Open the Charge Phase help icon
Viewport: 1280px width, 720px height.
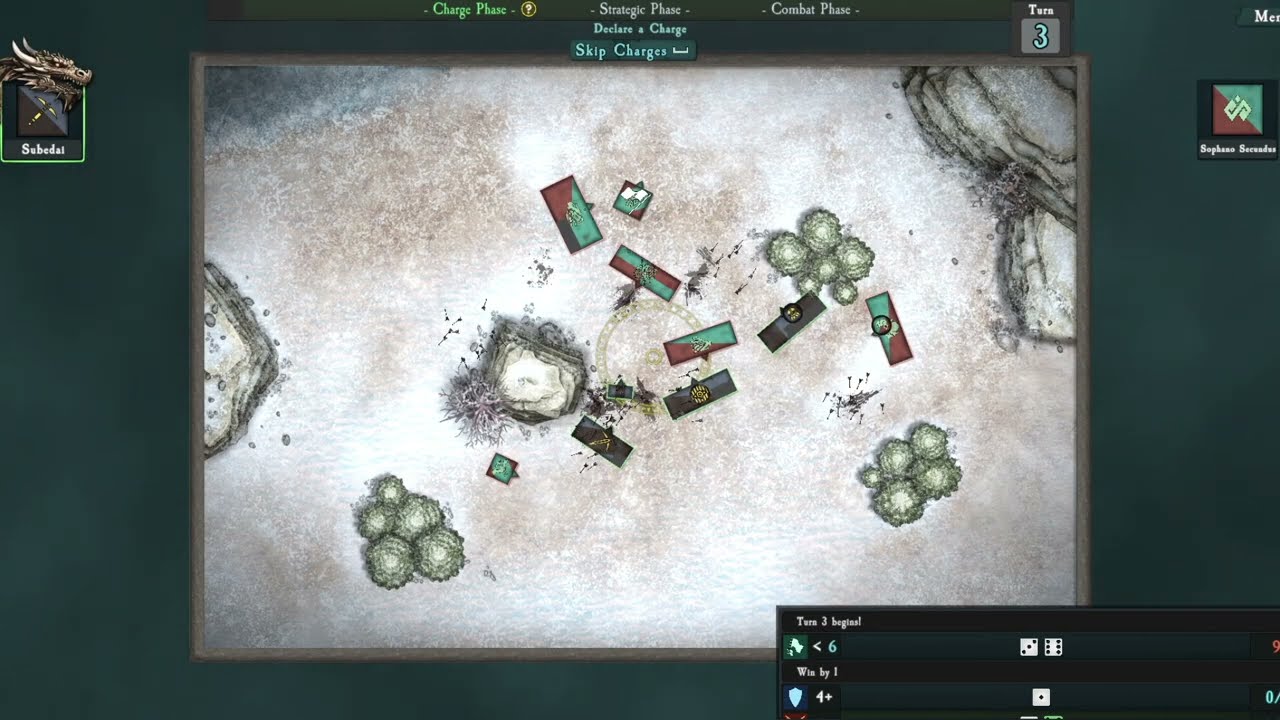(529, 10)
